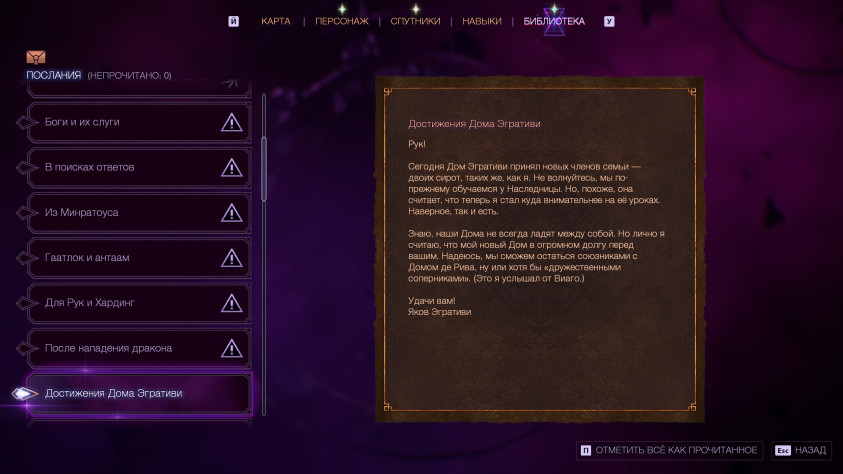Mark all messages as read

[670, 450]
